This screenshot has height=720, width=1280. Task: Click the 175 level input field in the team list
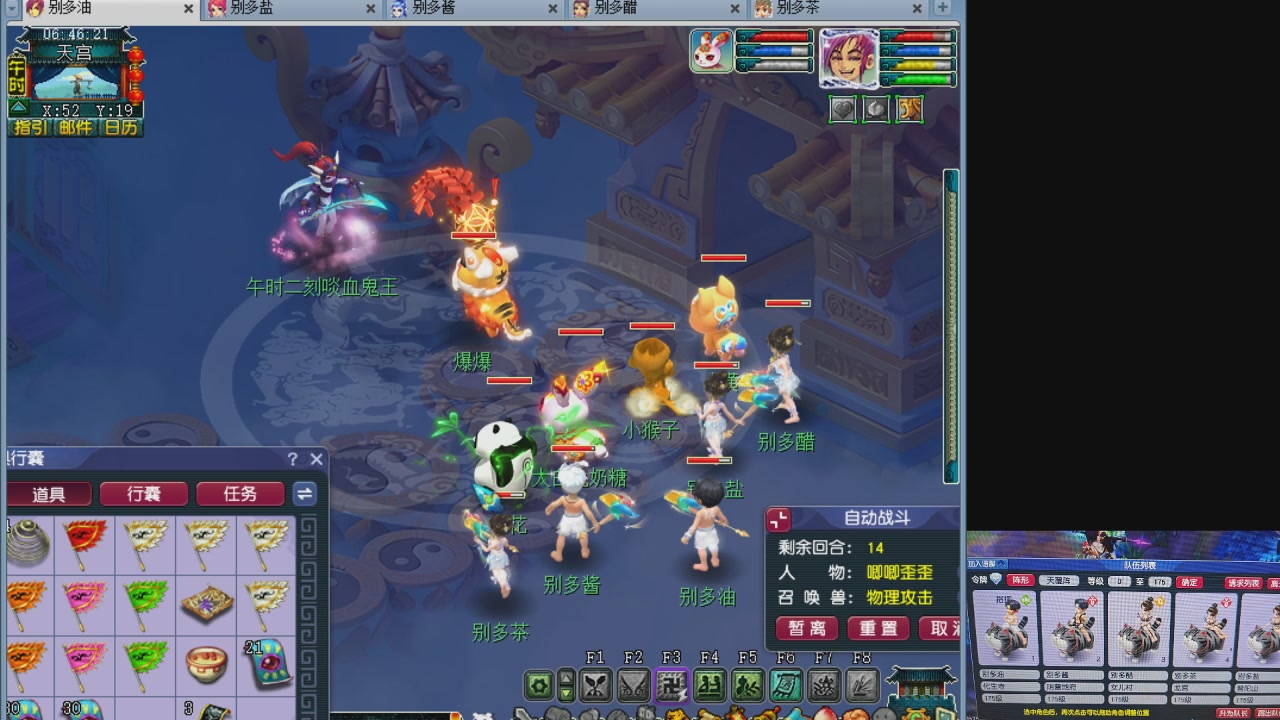pos(1160,582)
